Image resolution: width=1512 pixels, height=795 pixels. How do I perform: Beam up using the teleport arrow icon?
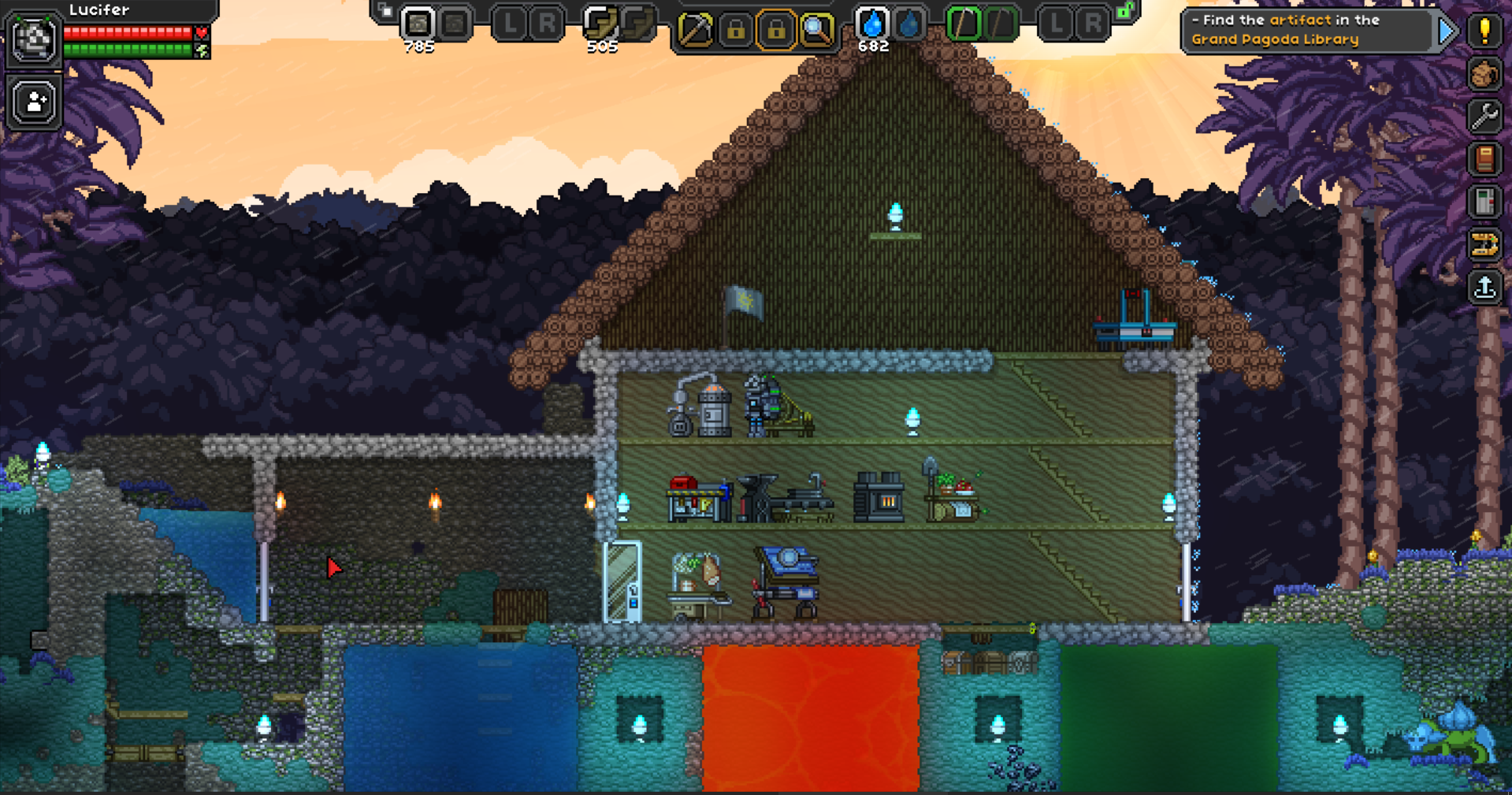(x=1484, y=288)
